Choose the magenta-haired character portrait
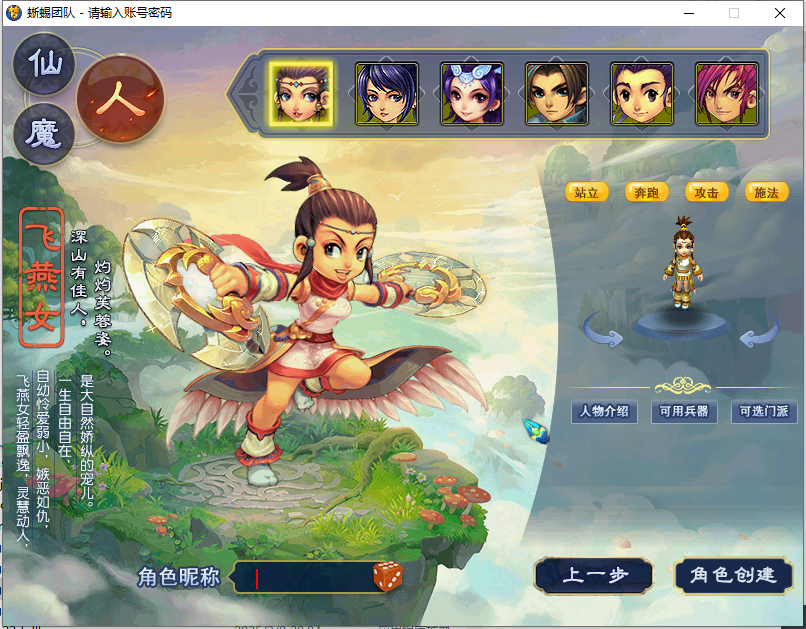806x629 pixels. tap(727, 94)
